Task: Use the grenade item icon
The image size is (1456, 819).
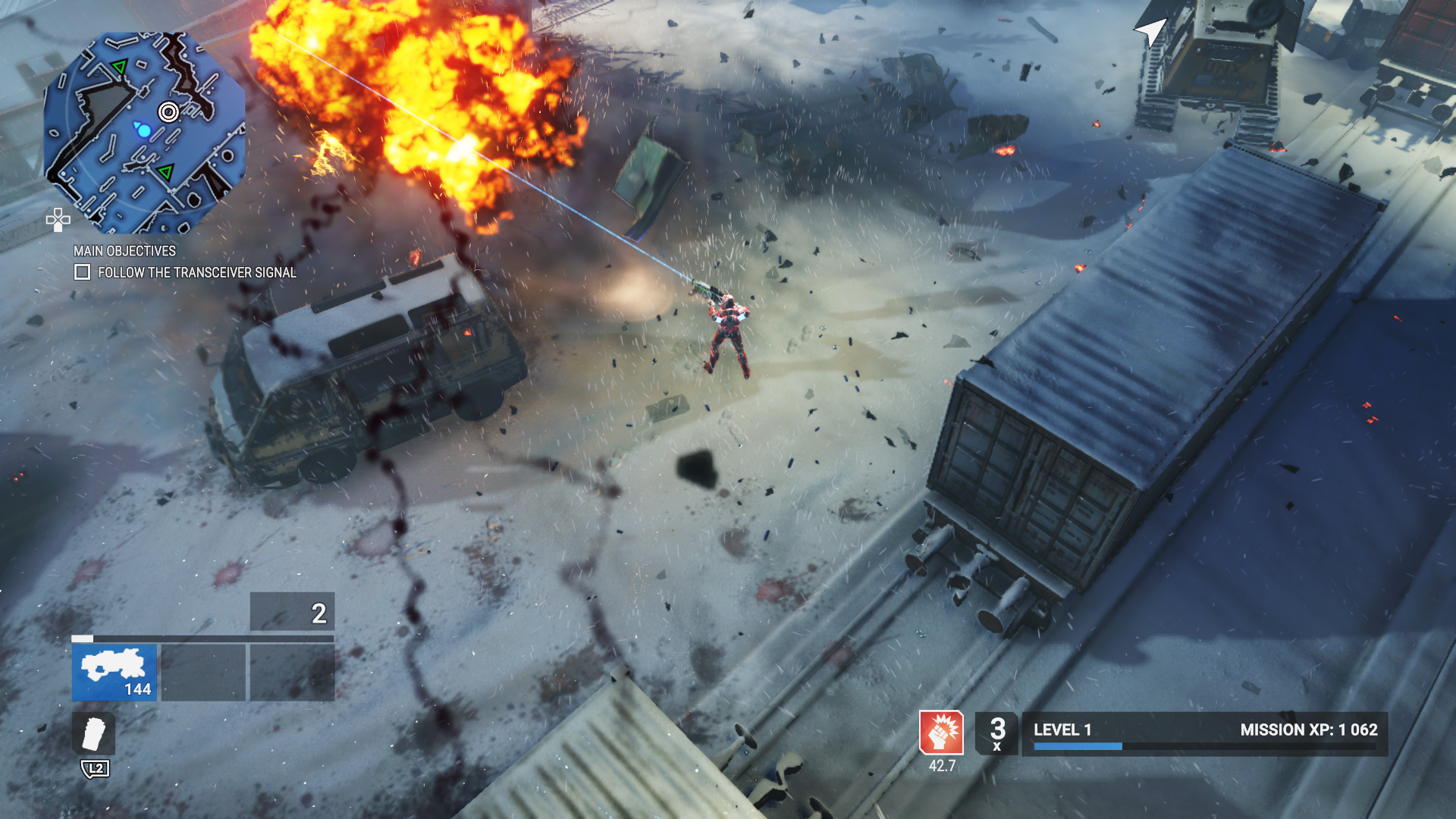Action: (94, 733)
